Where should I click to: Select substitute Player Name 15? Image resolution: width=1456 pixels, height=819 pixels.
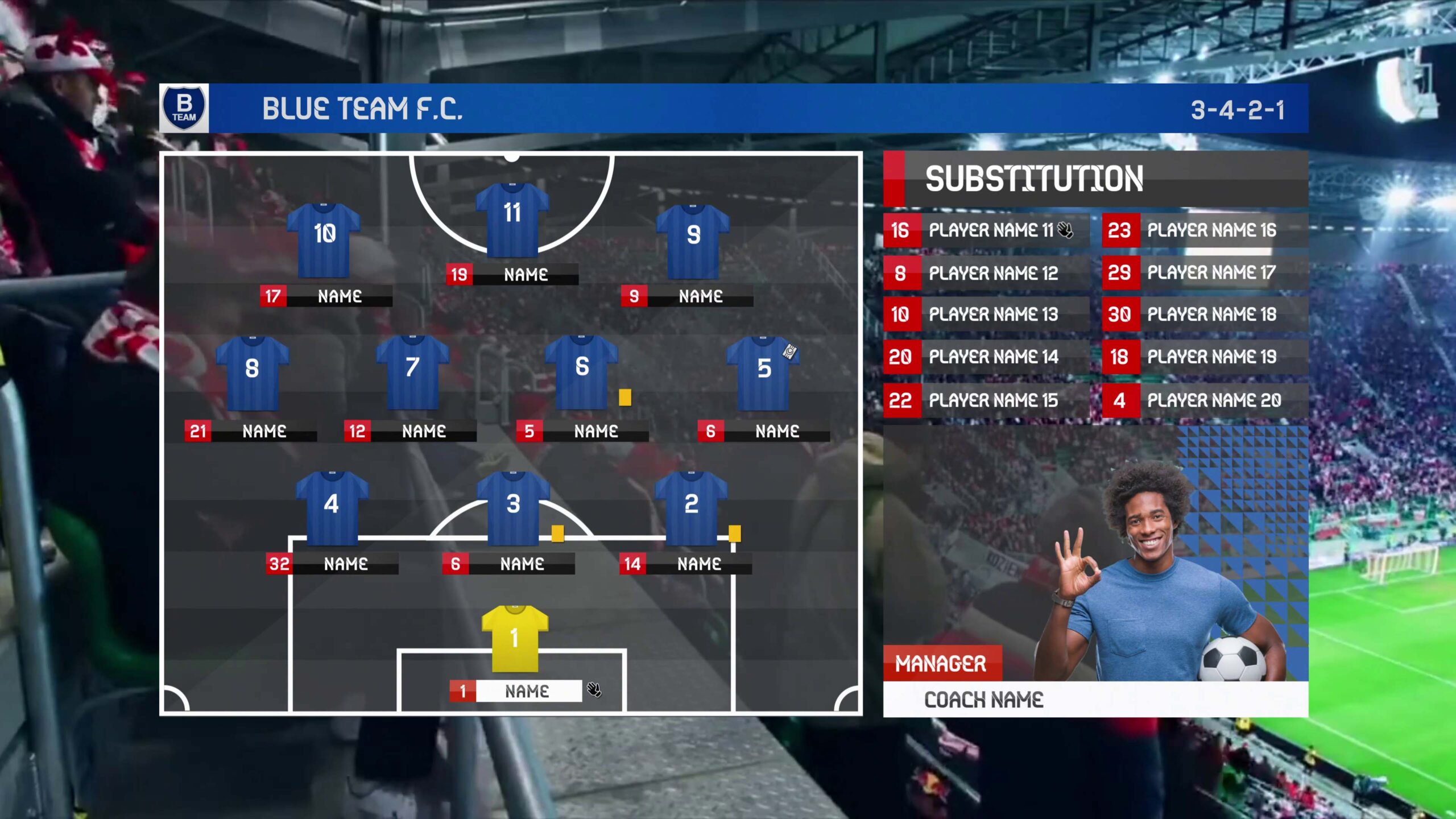(x=992, y=400)
